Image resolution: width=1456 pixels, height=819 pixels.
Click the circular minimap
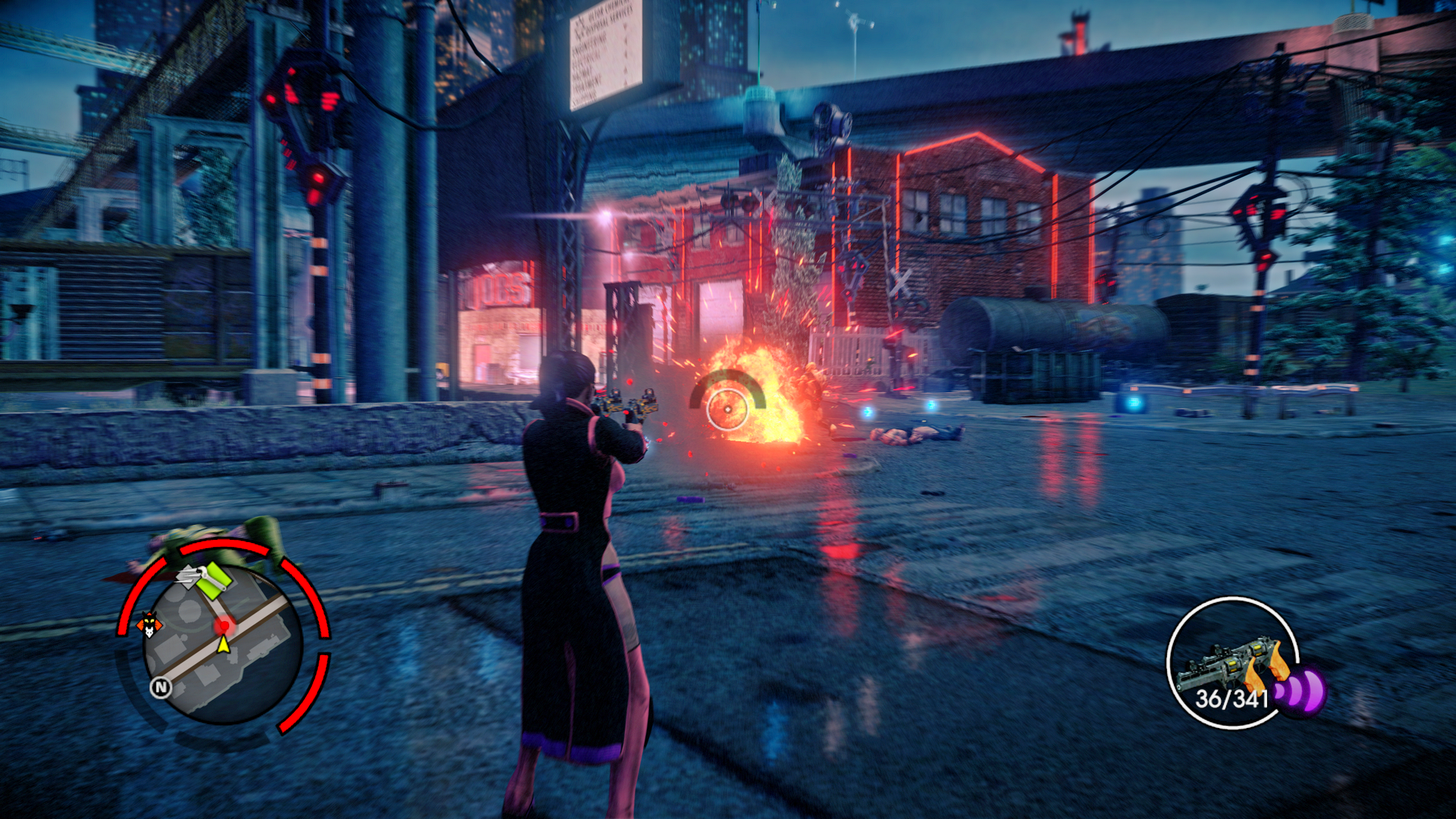(223, 645)
